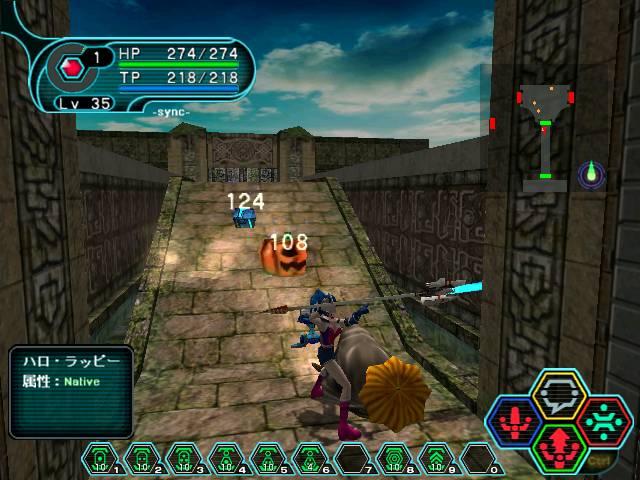Activate the green-bordered heavy attack hexagon
The height and width of the screenshot is (480, 640).
(558, 444)
